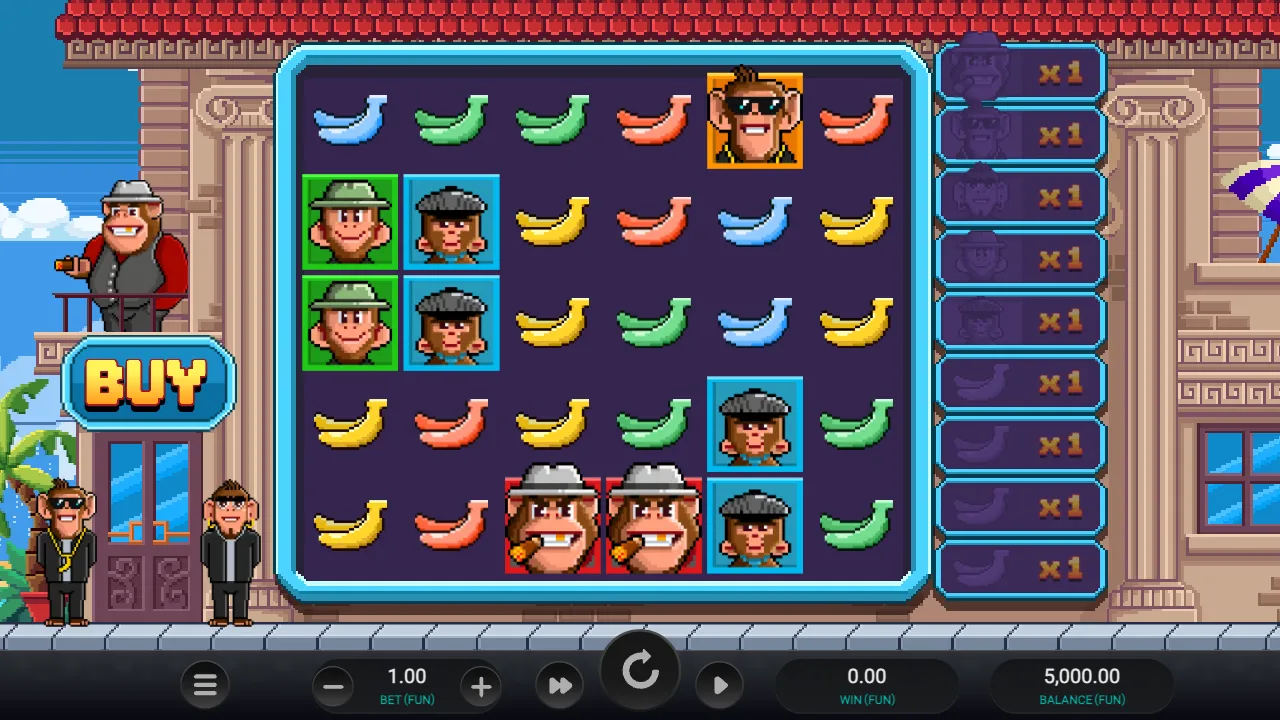Viewport: 1280px width, 720px height.
Task: Click a white-hat cigar mobster symbol
Action: point(553,524)
